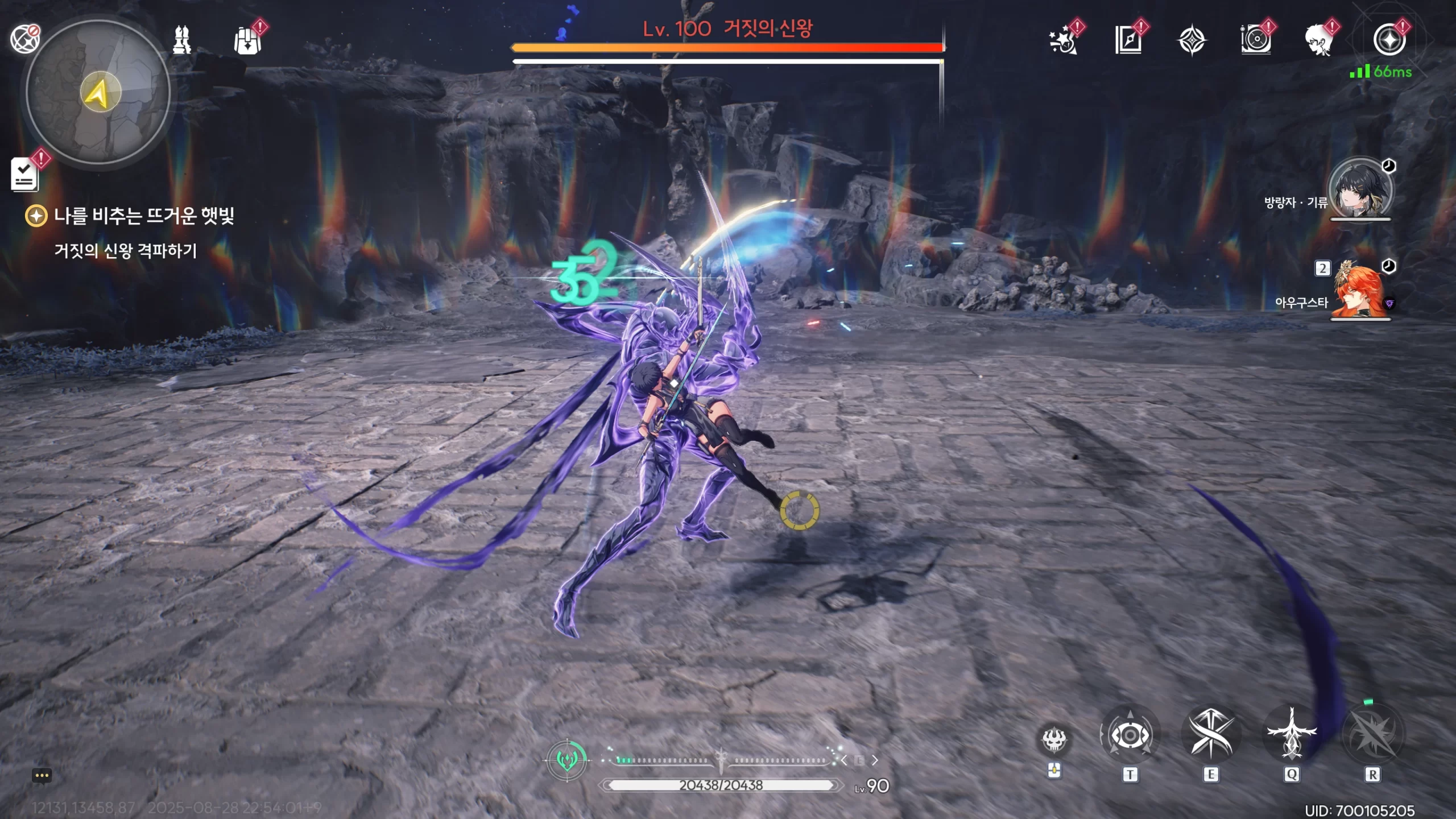This screenshot has height=819, width=1456.
Task: Activate the crossed blades skill labeled E
Action: click(x=1211, y=735)
